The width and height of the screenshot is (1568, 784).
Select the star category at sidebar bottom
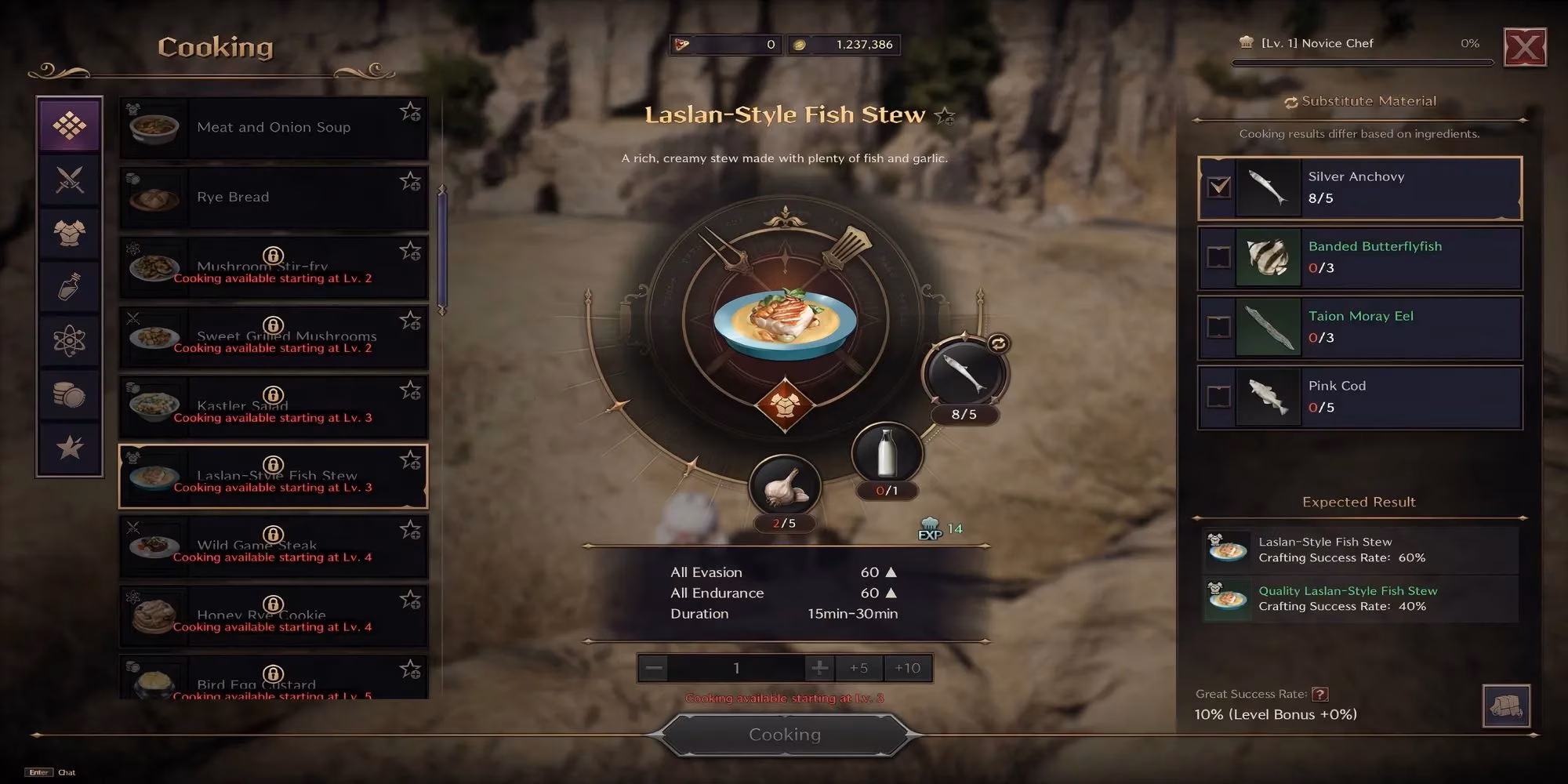click(69, 448)
